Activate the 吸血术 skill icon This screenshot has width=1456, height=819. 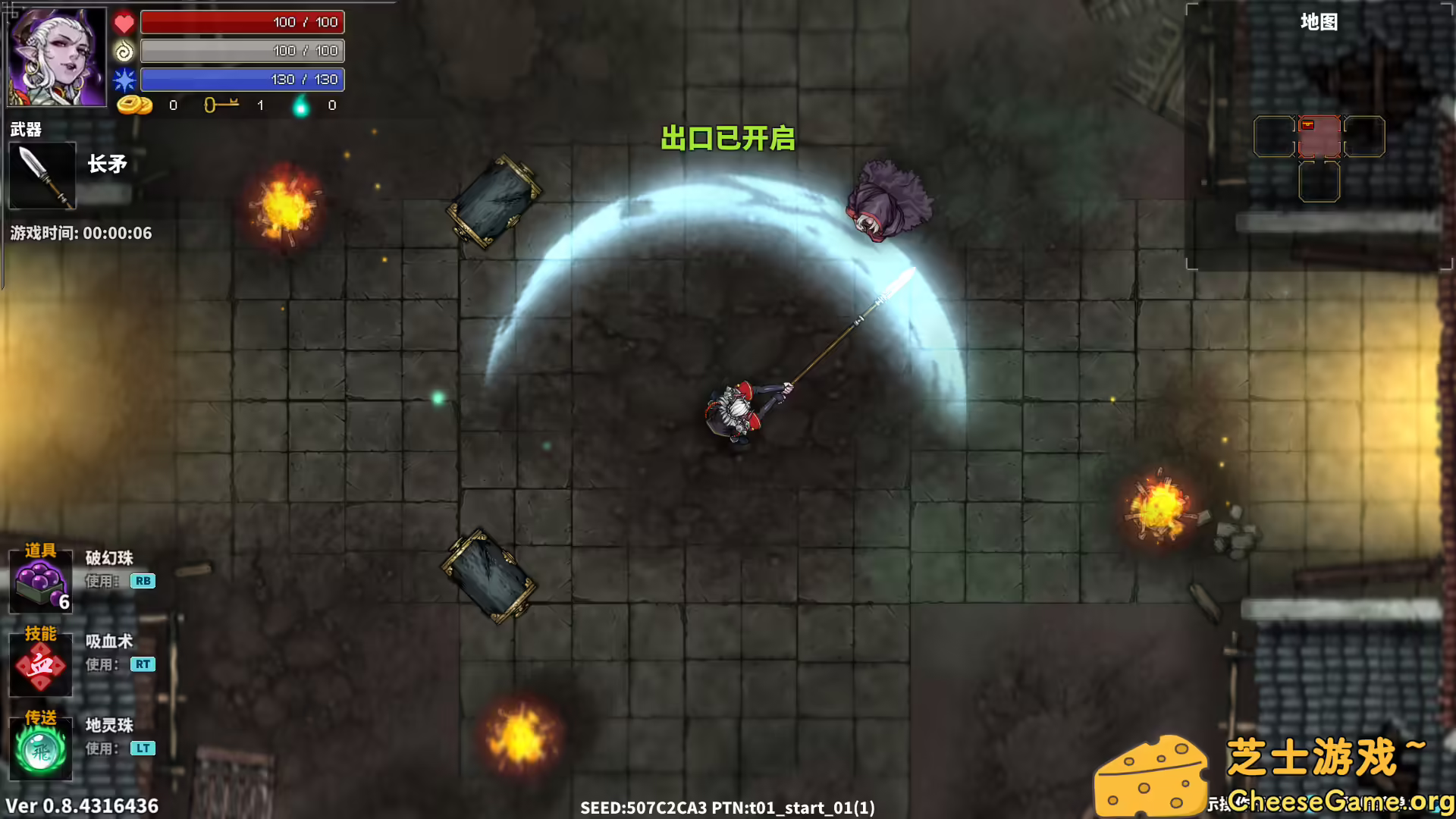pyautogui.click(x=39, y=666)
